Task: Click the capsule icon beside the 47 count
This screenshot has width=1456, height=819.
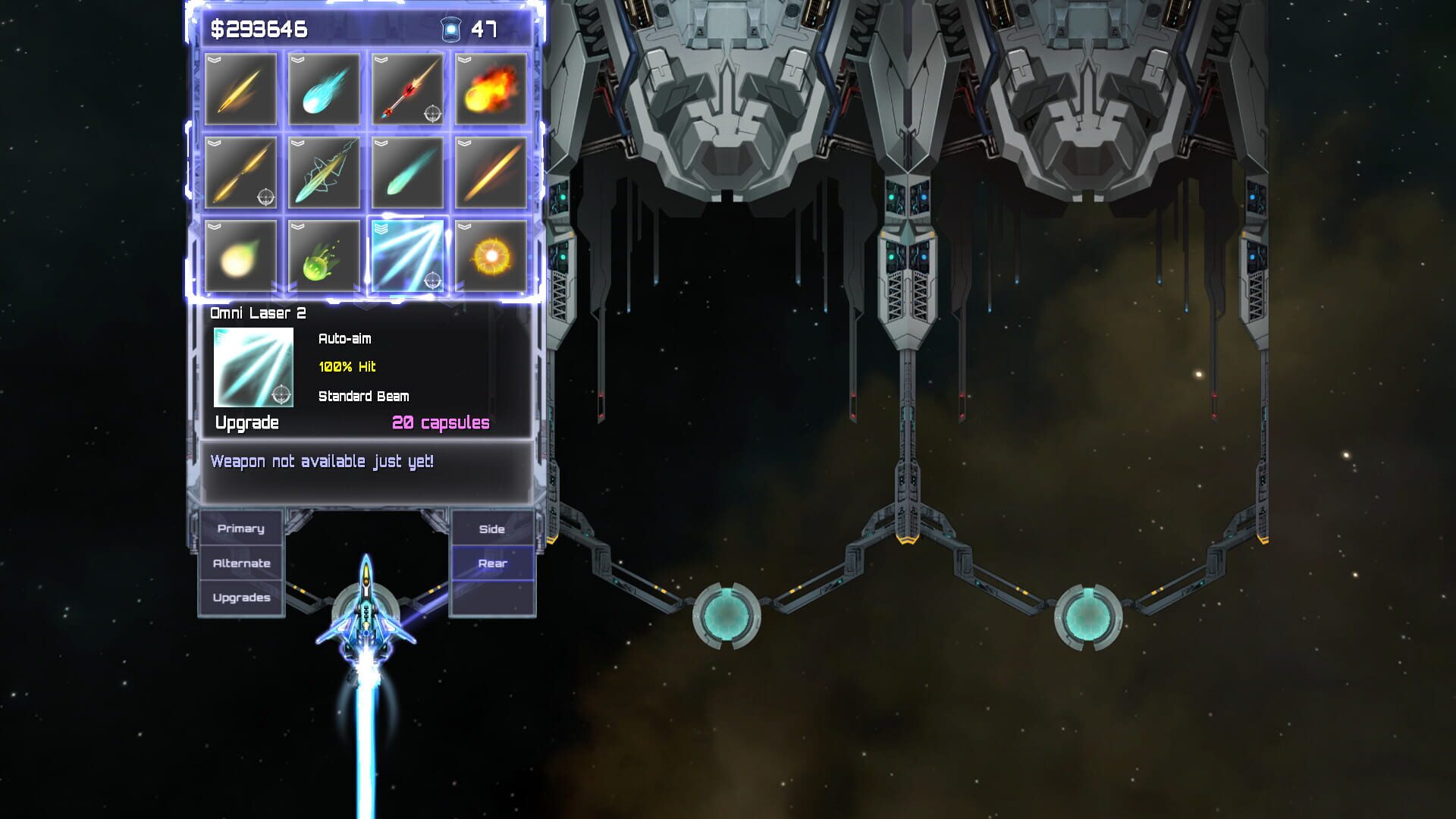Action: tap(452, 27)
